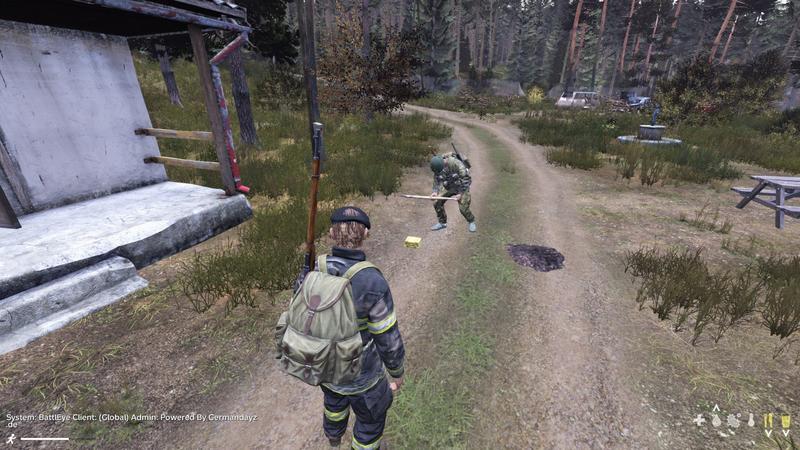Click the health cross status icon
This screenshot has width=800, height=450.
point(700,421)
